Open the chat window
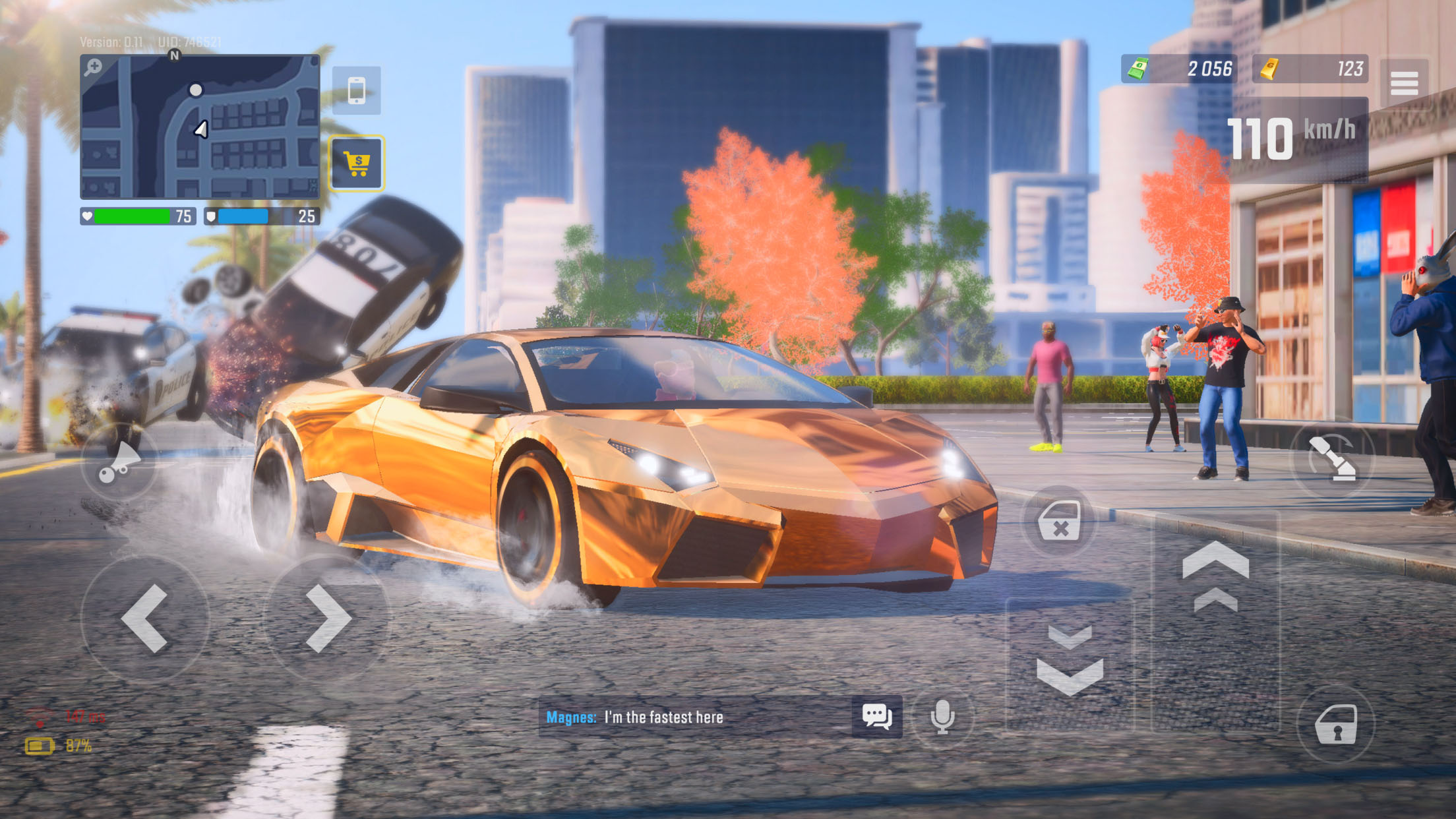The width and height of the screenshot is (1456, 819). [x=877, y=716]
